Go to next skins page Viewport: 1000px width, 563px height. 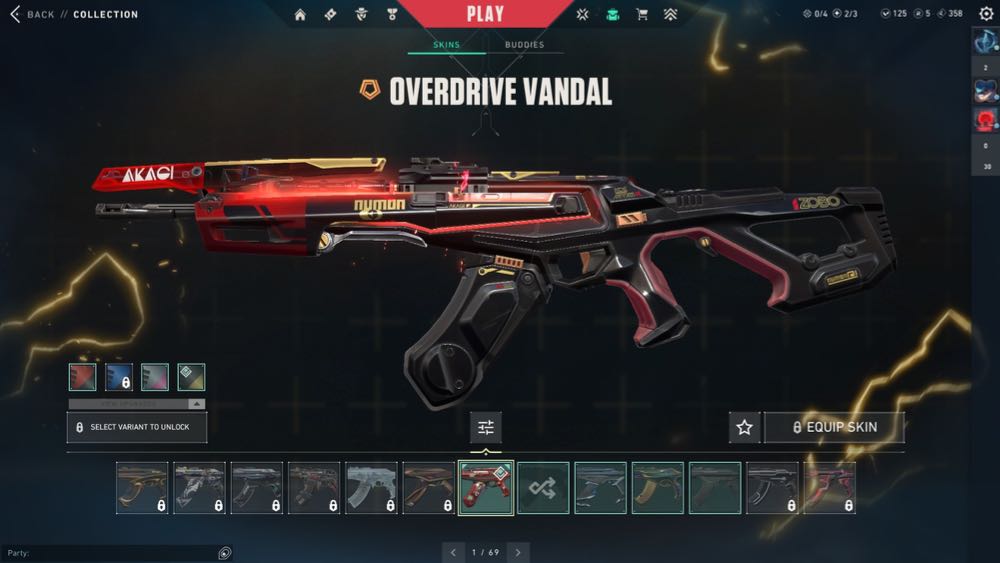pos(518,552)
